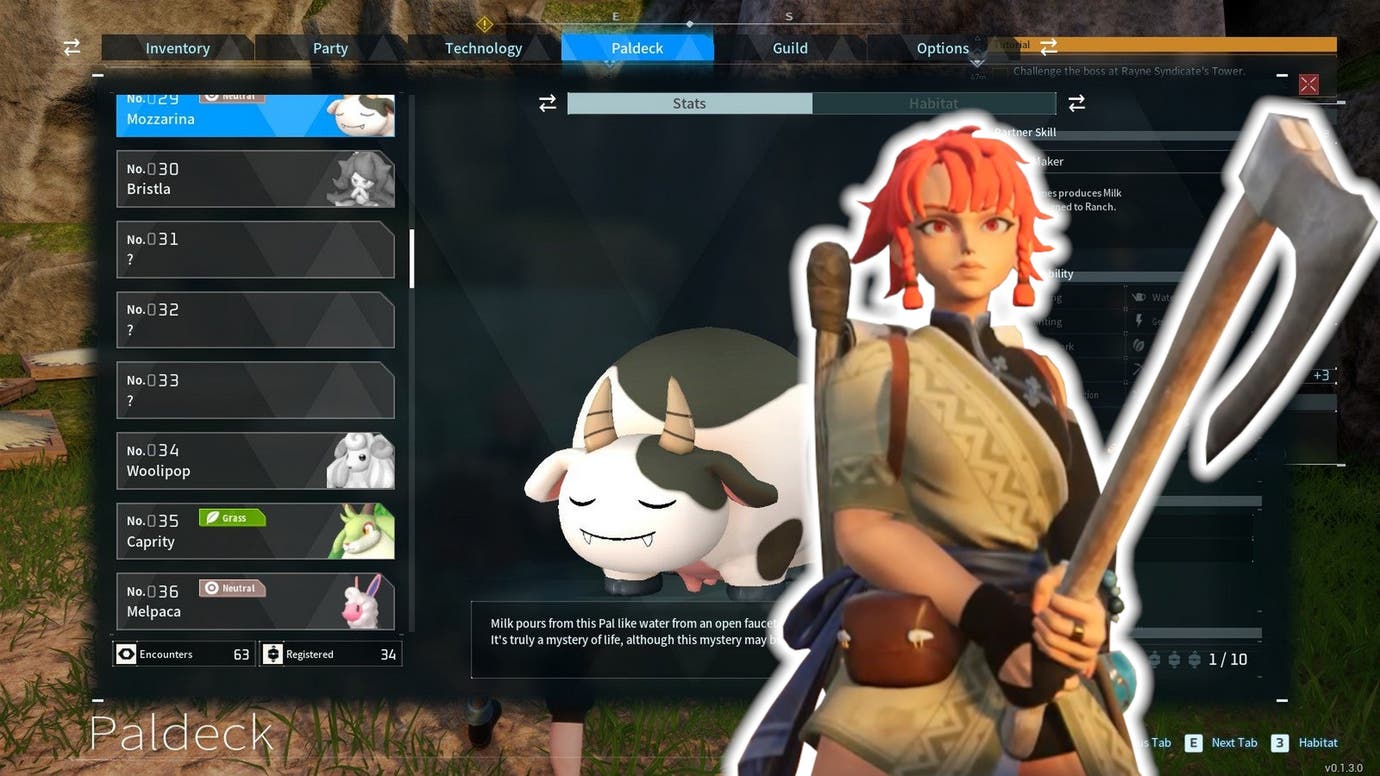The image size is (1380, 776).
Task: Click the swap arrows toggle beside Stats
Action: [547, 103]
